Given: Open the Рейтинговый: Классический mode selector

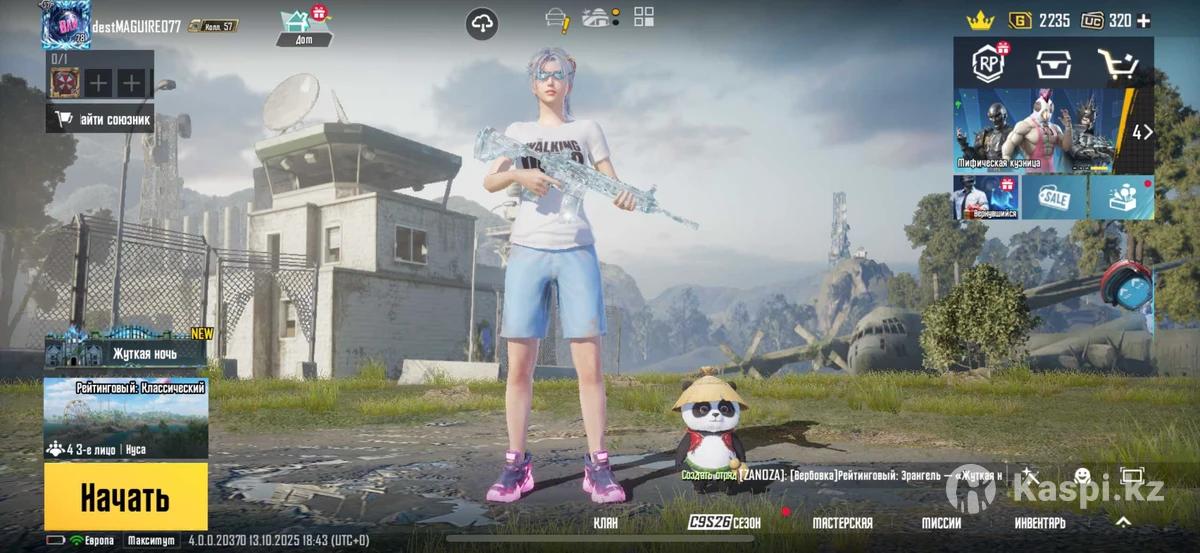Looking at the screenshot, I should tap(126, 418).
